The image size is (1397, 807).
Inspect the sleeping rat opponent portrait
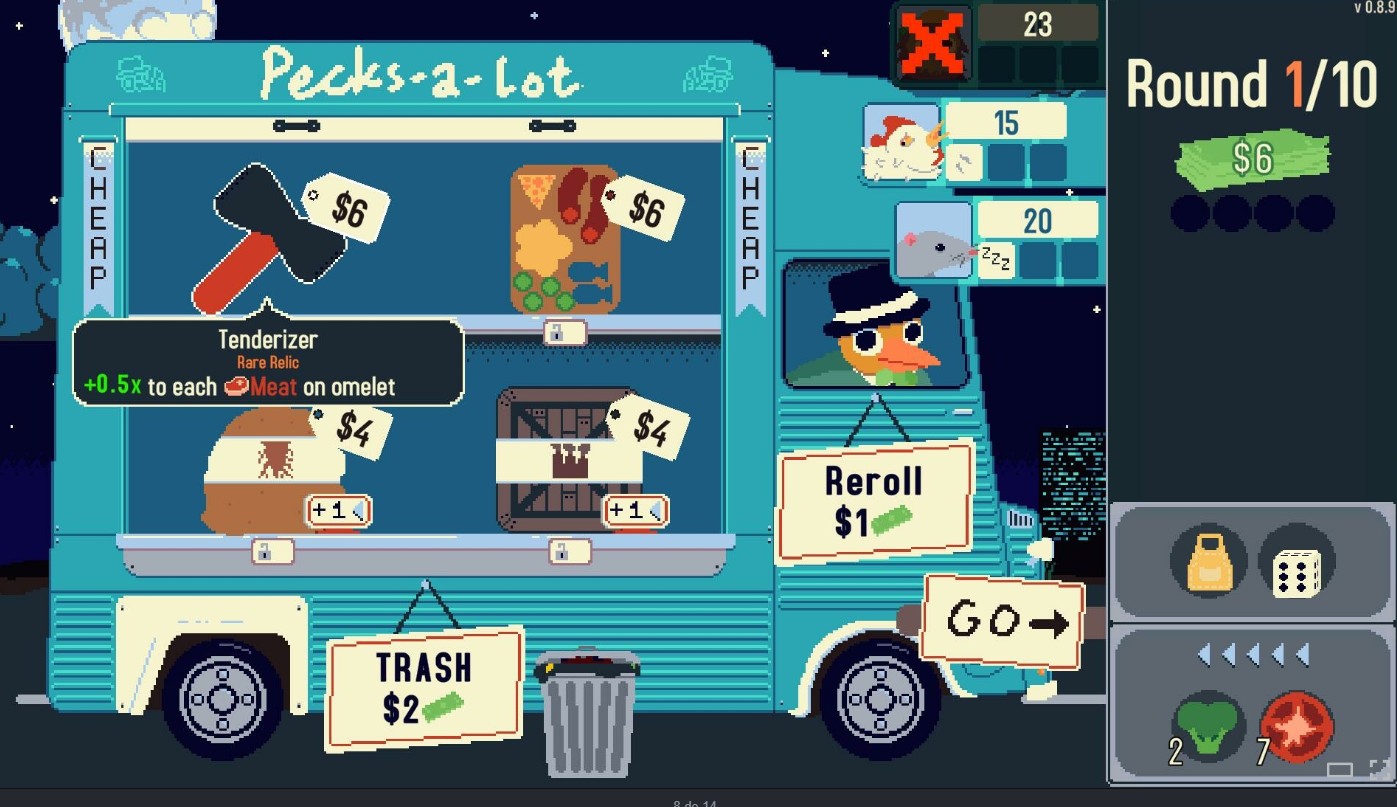[933, 241]
